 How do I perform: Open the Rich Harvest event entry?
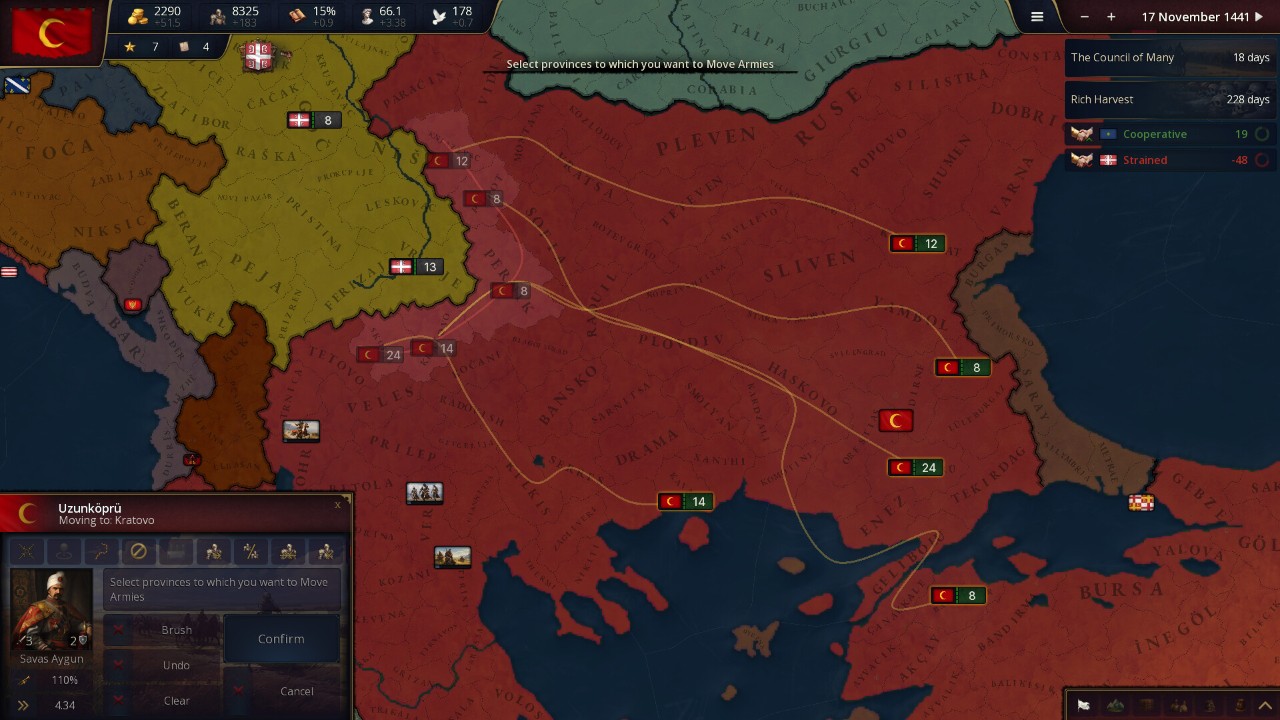[1169, 100]
